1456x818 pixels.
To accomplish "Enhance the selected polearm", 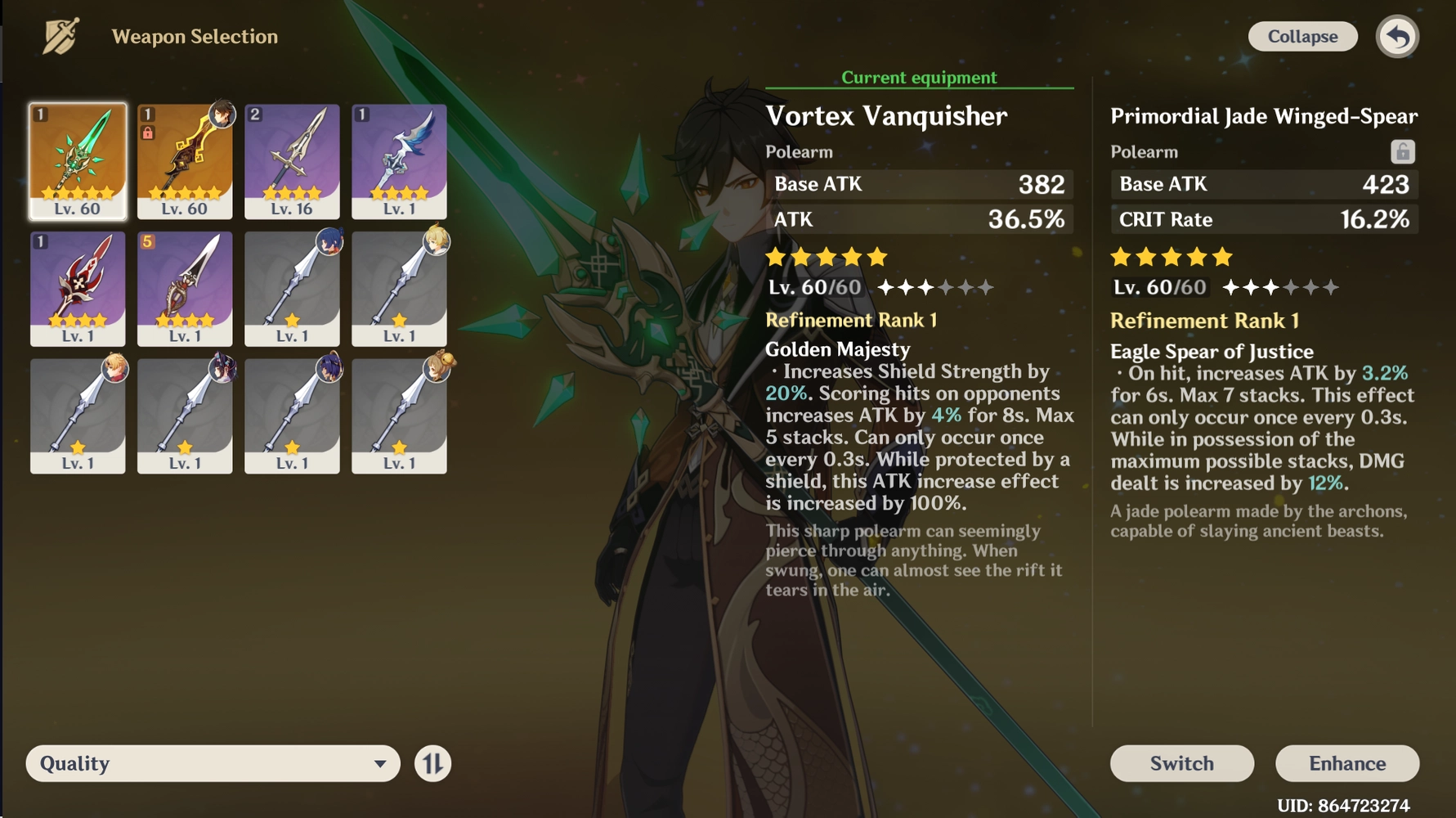I will (x=1347, y=763).
